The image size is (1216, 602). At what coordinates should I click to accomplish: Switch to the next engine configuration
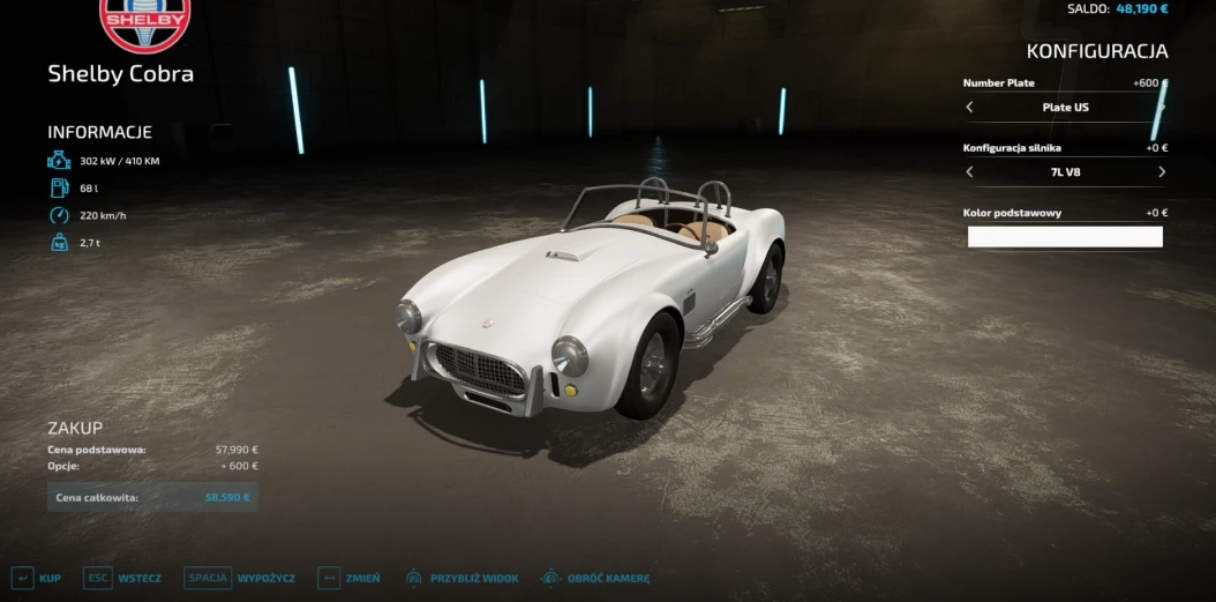click(x=1161, y=172)
